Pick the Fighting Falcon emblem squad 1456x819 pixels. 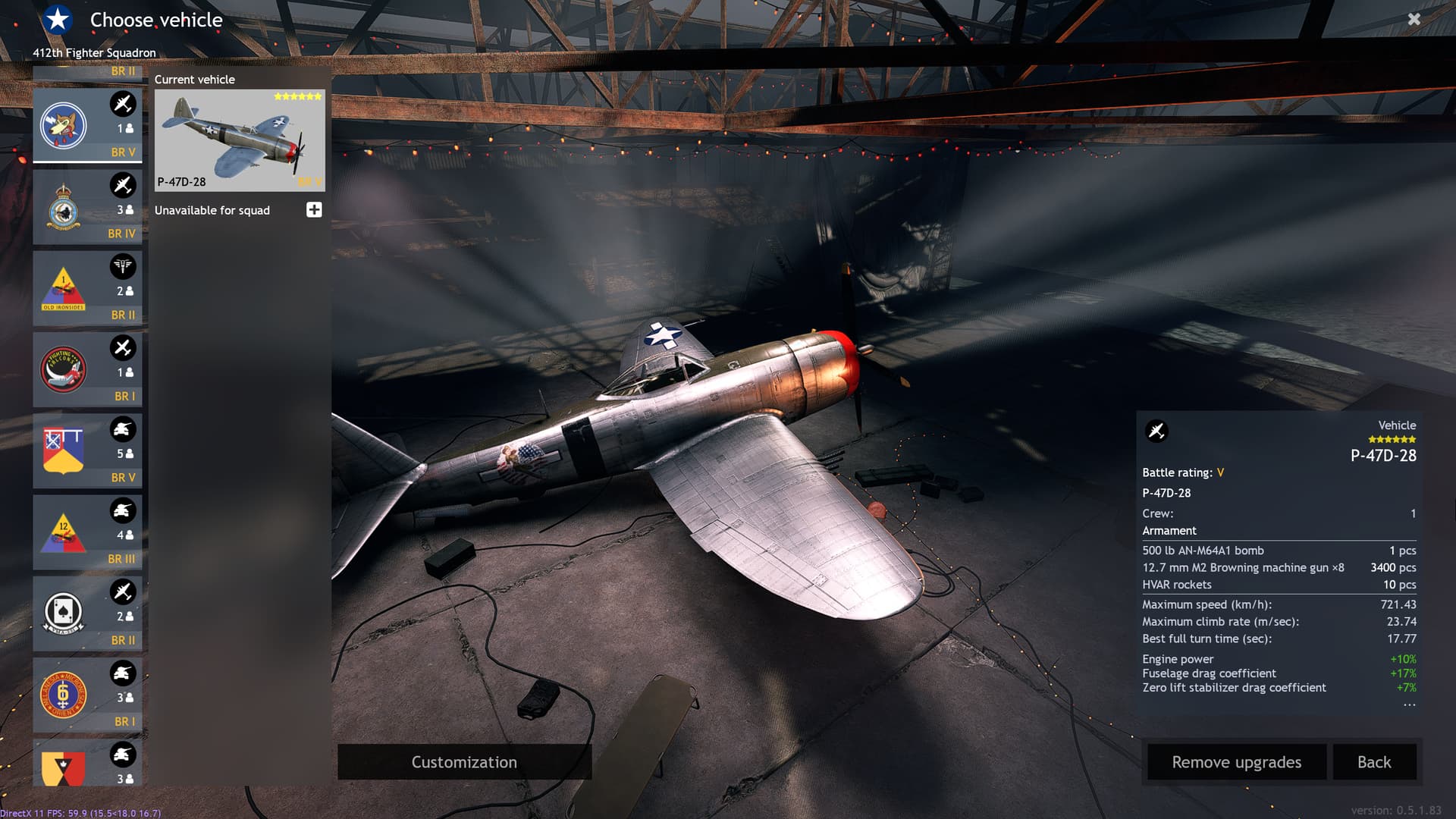87,369
